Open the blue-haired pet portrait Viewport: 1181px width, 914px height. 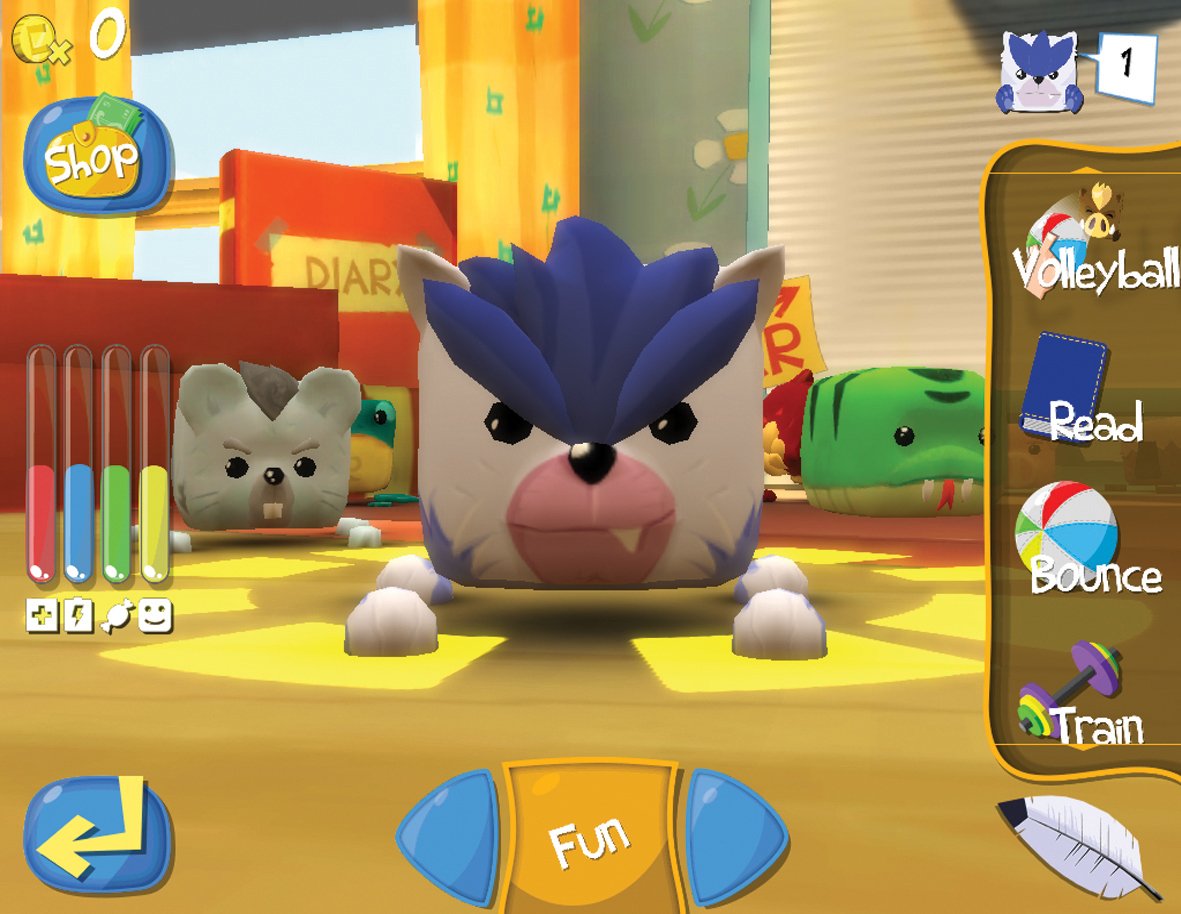click(1037, 71)
